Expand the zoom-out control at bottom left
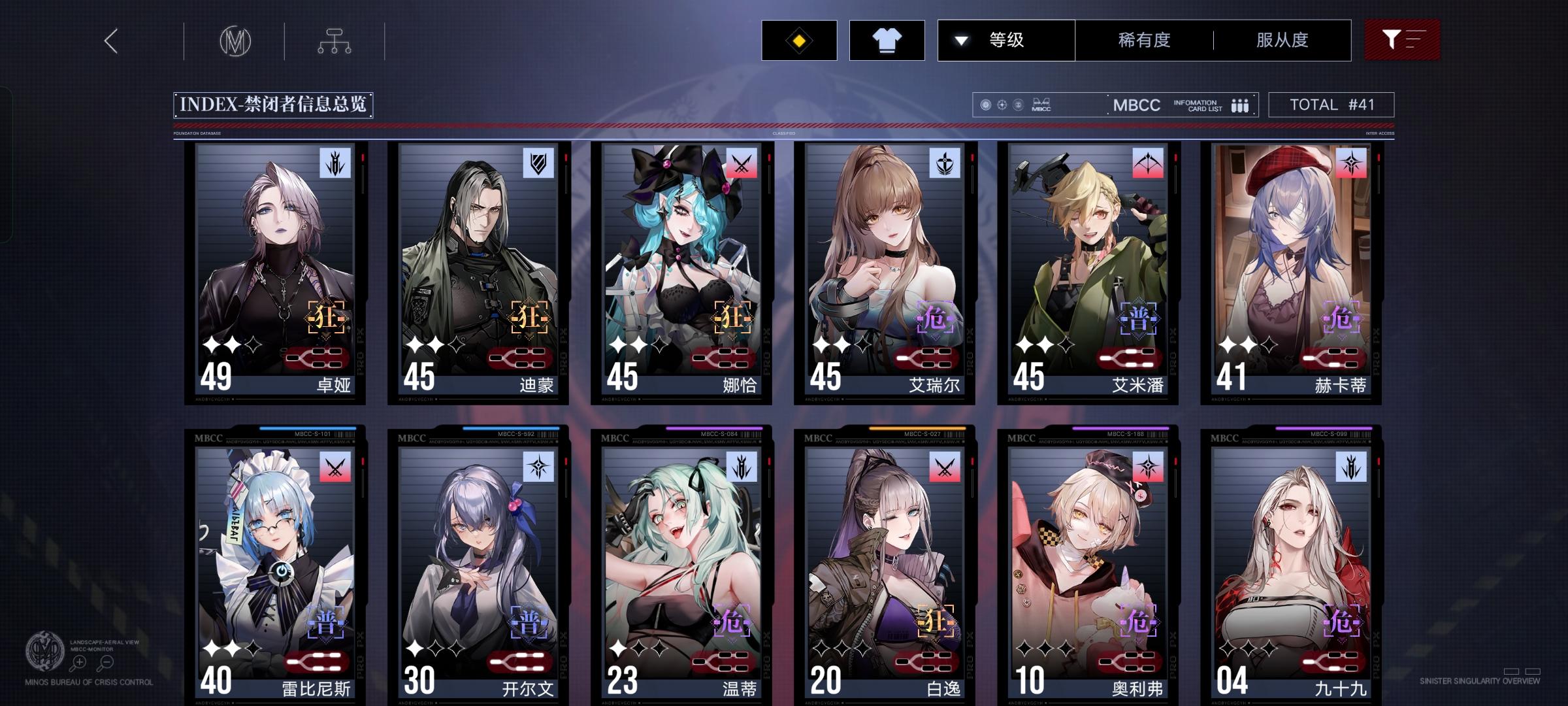This screenshot has width=1568, height=706. [105, 662]
